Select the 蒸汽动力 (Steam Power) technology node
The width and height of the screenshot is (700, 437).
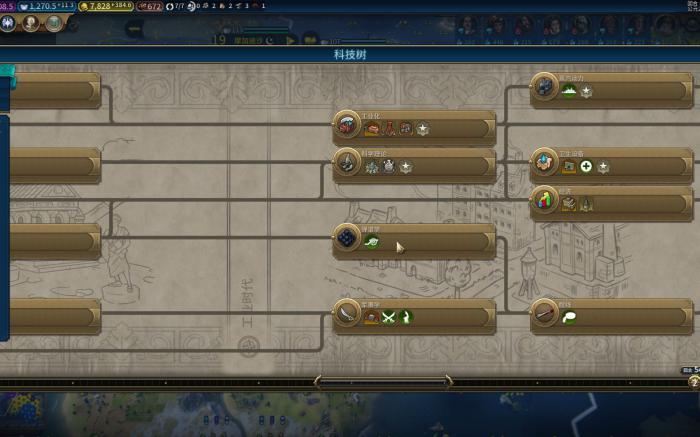(611, 89)
